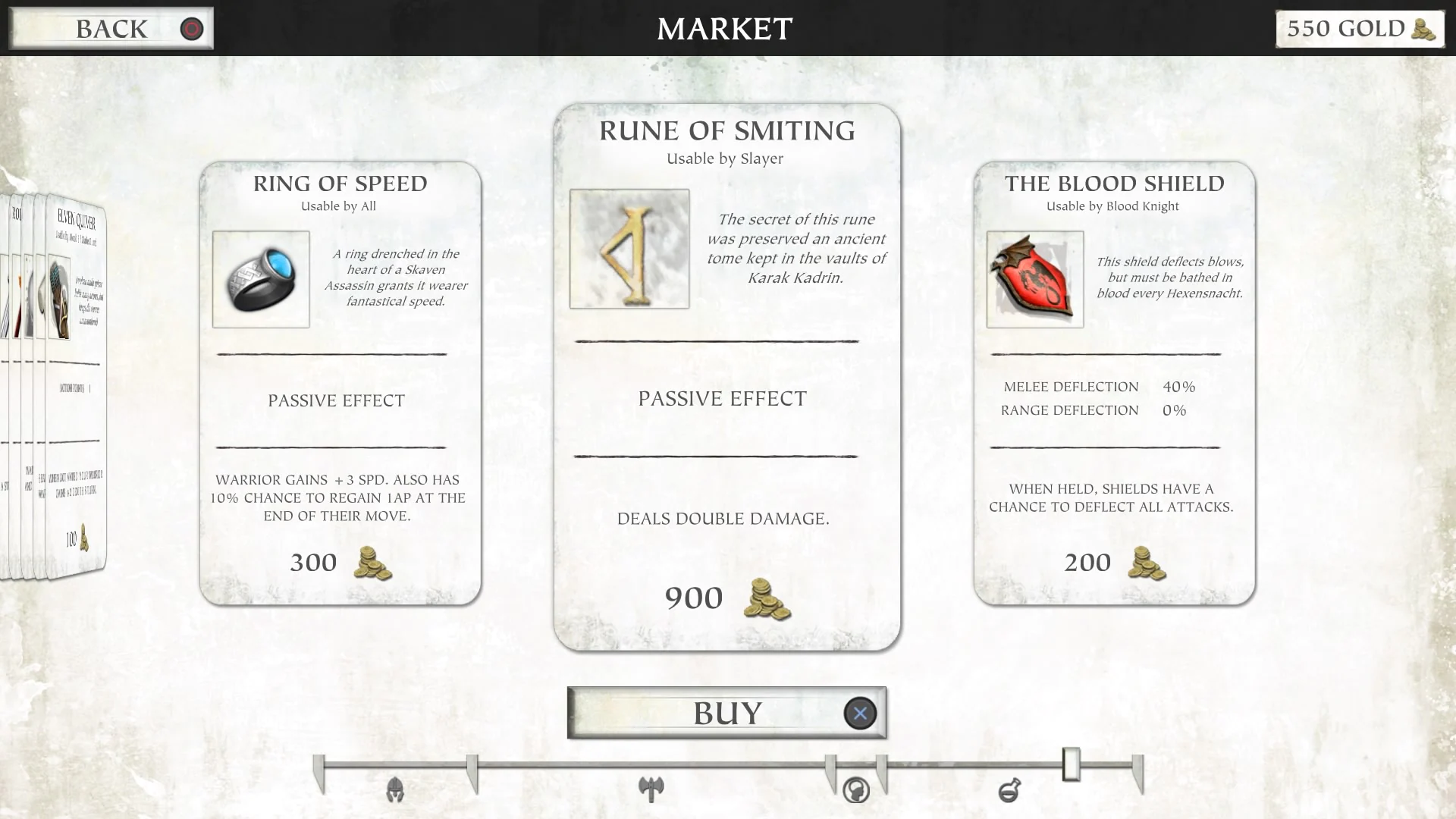Click the X icon on the BUY bar
1456x819 pixels.
858,713
